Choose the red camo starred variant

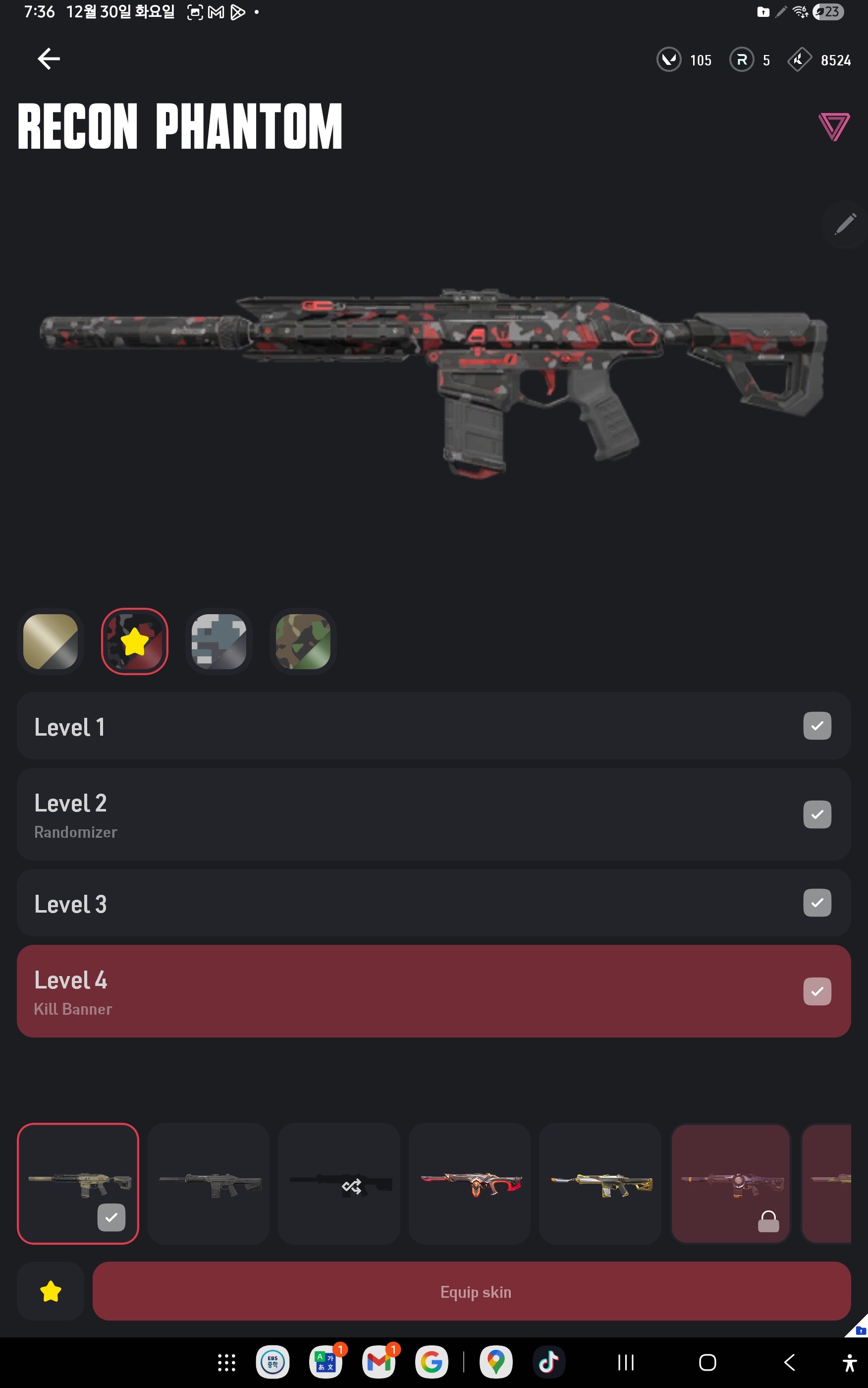135,641
